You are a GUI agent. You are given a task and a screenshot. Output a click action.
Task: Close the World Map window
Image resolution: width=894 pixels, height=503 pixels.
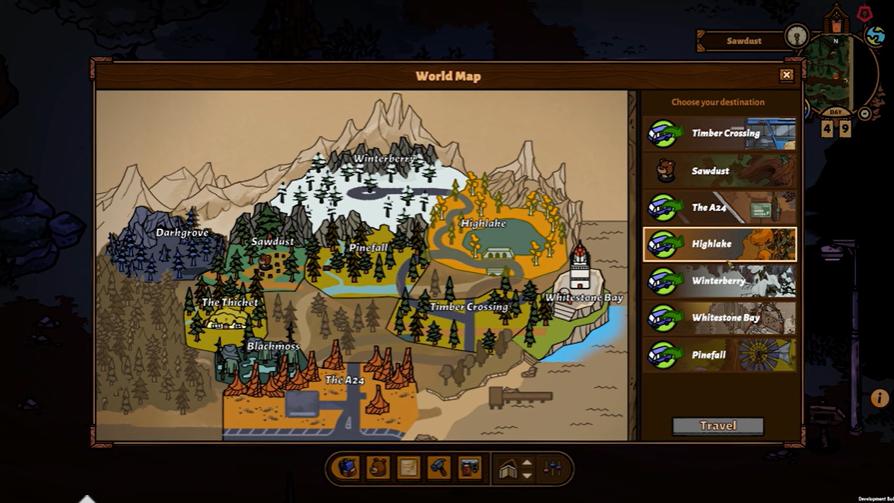786,75
